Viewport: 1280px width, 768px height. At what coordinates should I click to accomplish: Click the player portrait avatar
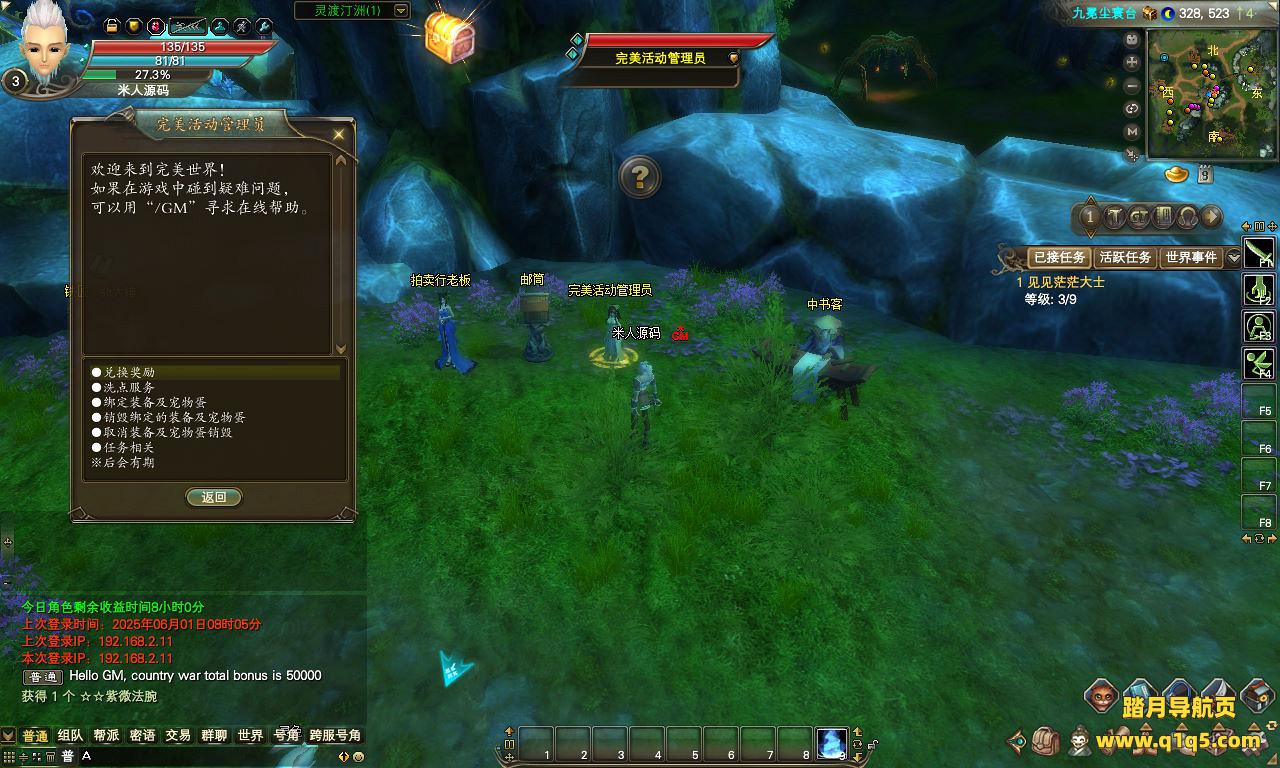pos(47,45)
